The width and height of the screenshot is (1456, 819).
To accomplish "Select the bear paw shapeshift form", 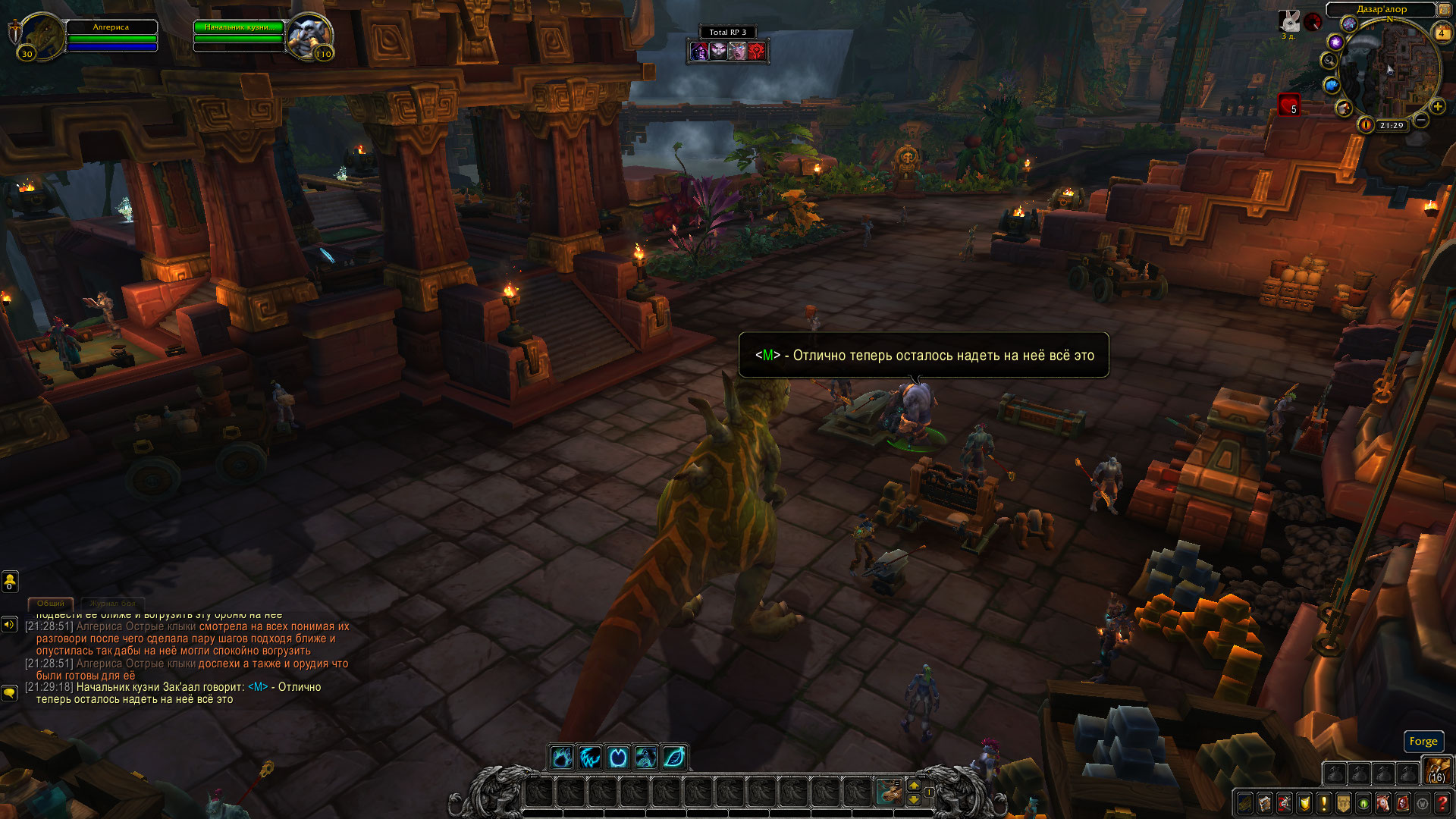I will [x=562, y=757].
